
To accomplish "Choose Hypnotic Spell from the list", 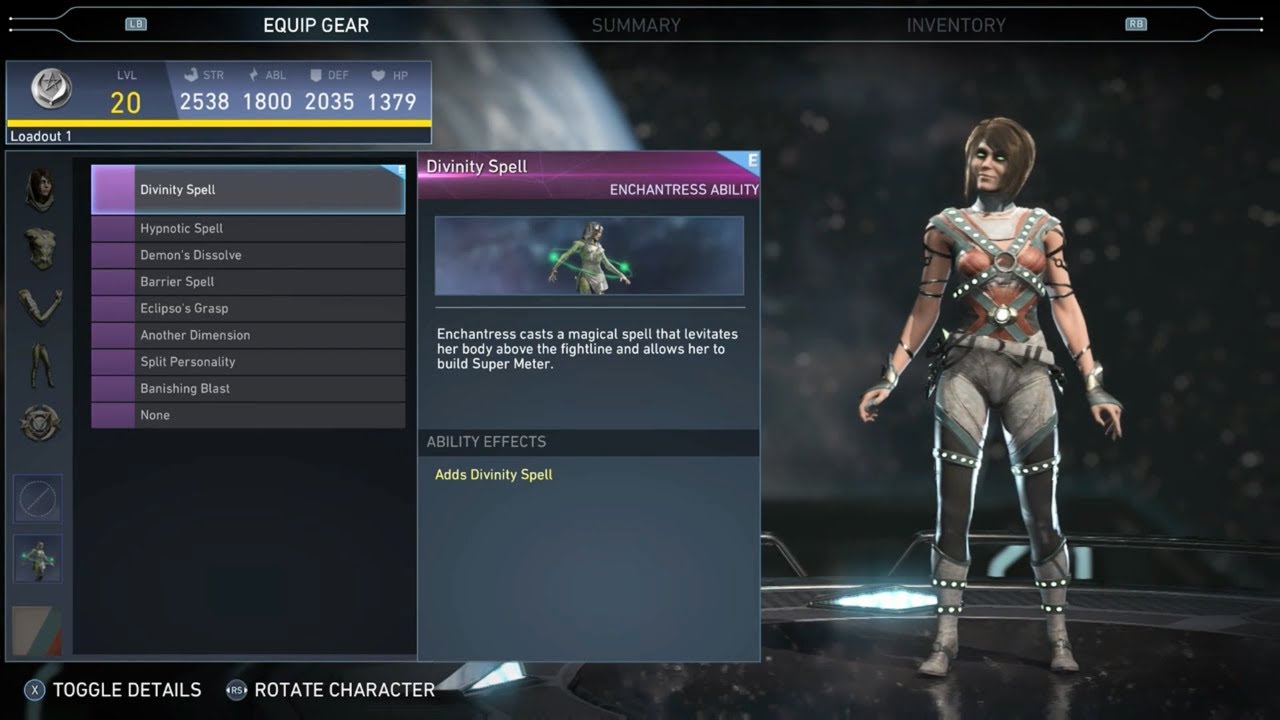I will pos(248,229).
